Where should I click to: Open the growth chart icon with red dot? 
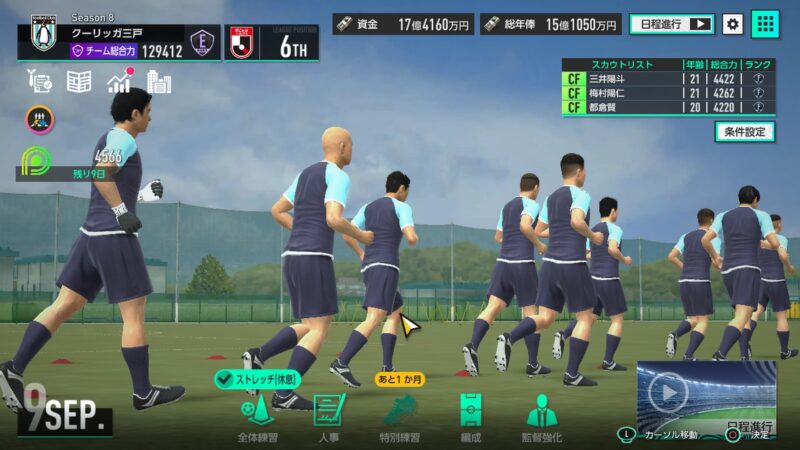click(120, 81)
